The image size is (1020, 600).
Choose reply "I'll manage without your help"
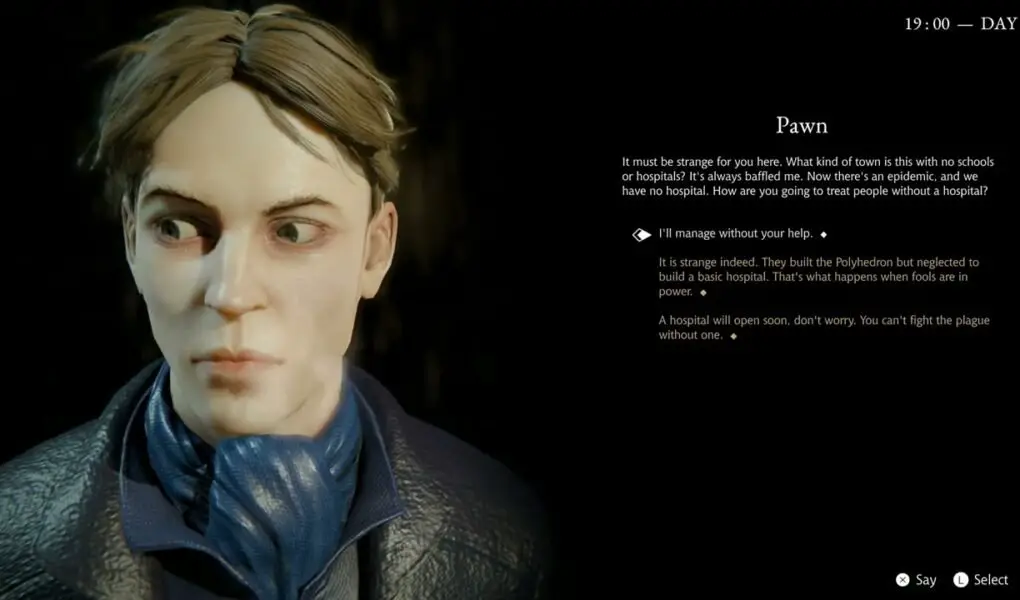[735, 234]
